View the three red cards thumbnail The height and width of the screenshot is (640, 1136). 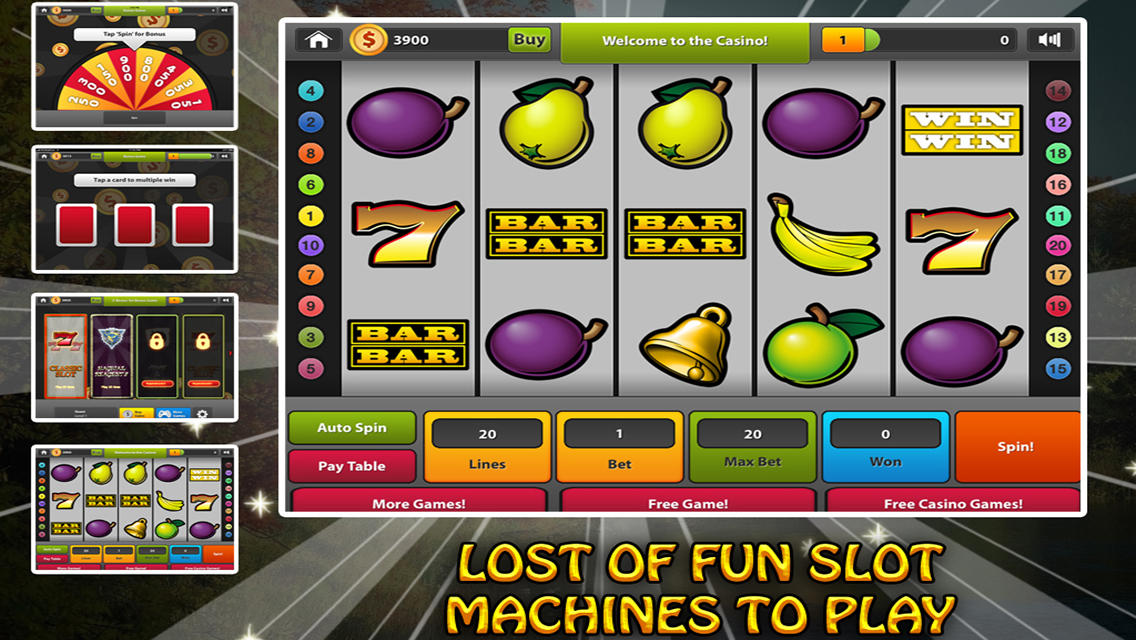[135, 210]
